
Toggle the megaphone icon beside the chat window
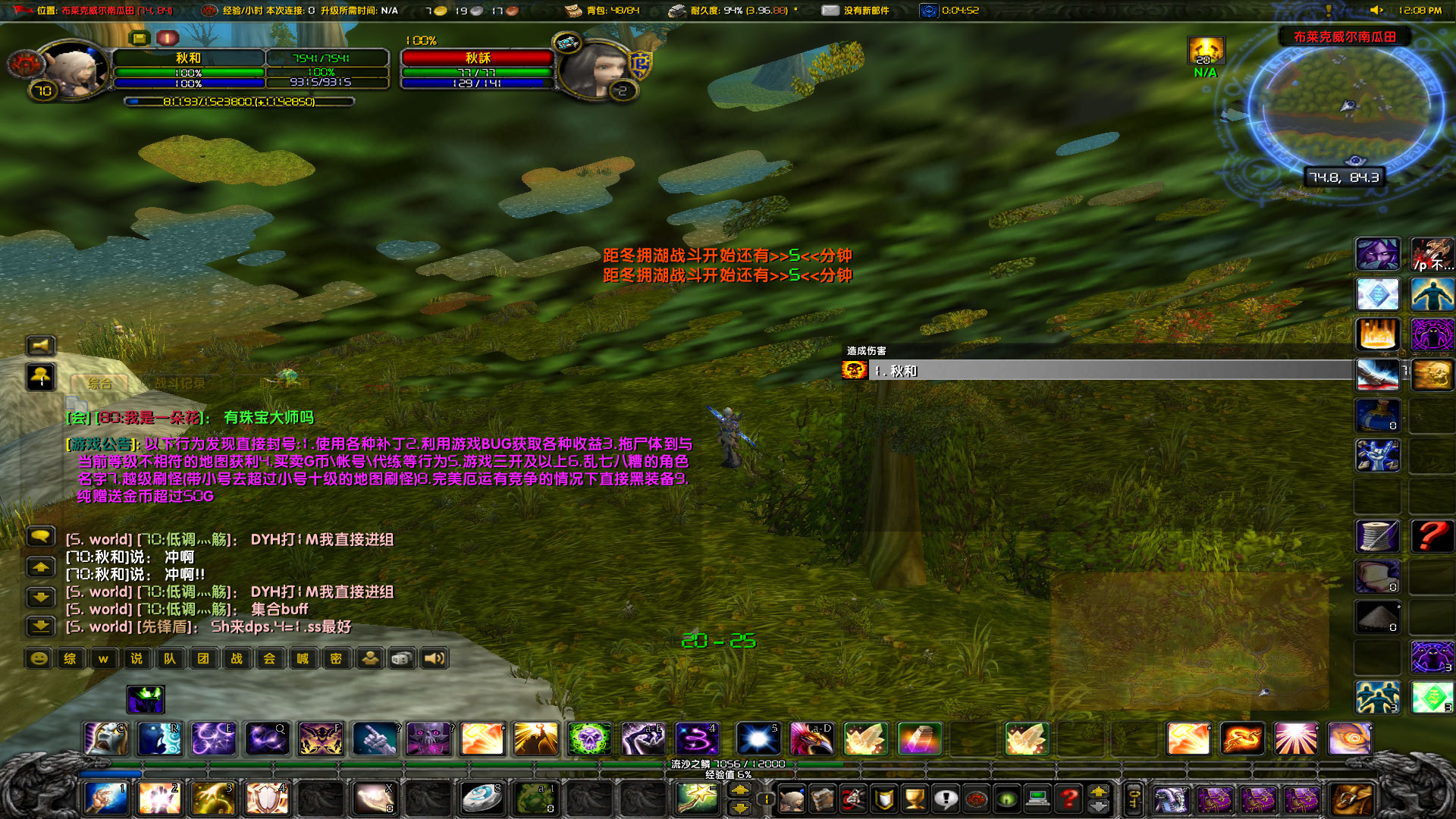point(40,345)
